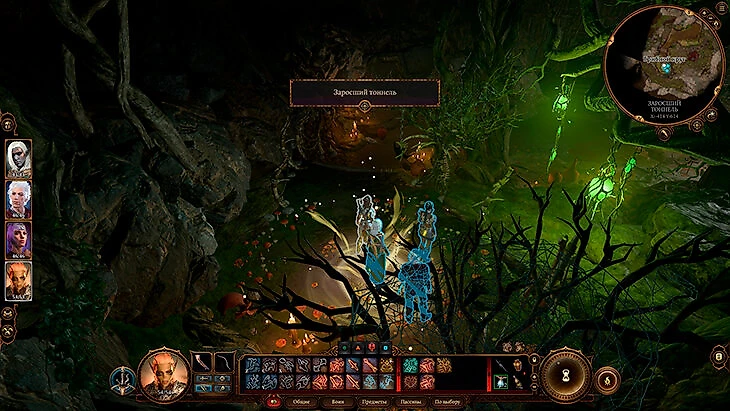Click the compass emblem left of portrait
This screenshot has height=411, width=730.
point(124,380)
